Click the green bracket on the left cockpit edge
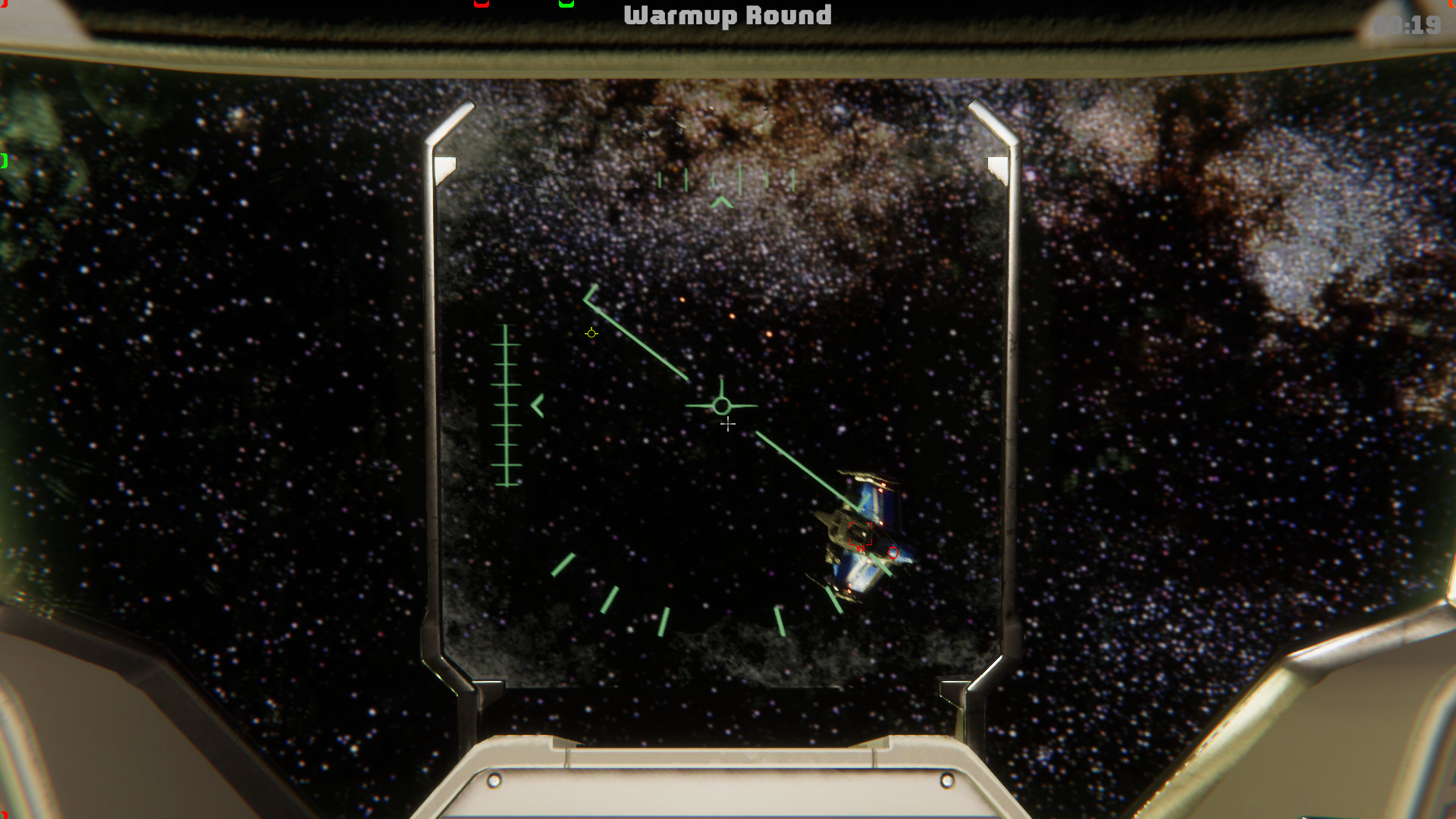The width and height of the screenshot is (1456, 819). coord(2,160)
